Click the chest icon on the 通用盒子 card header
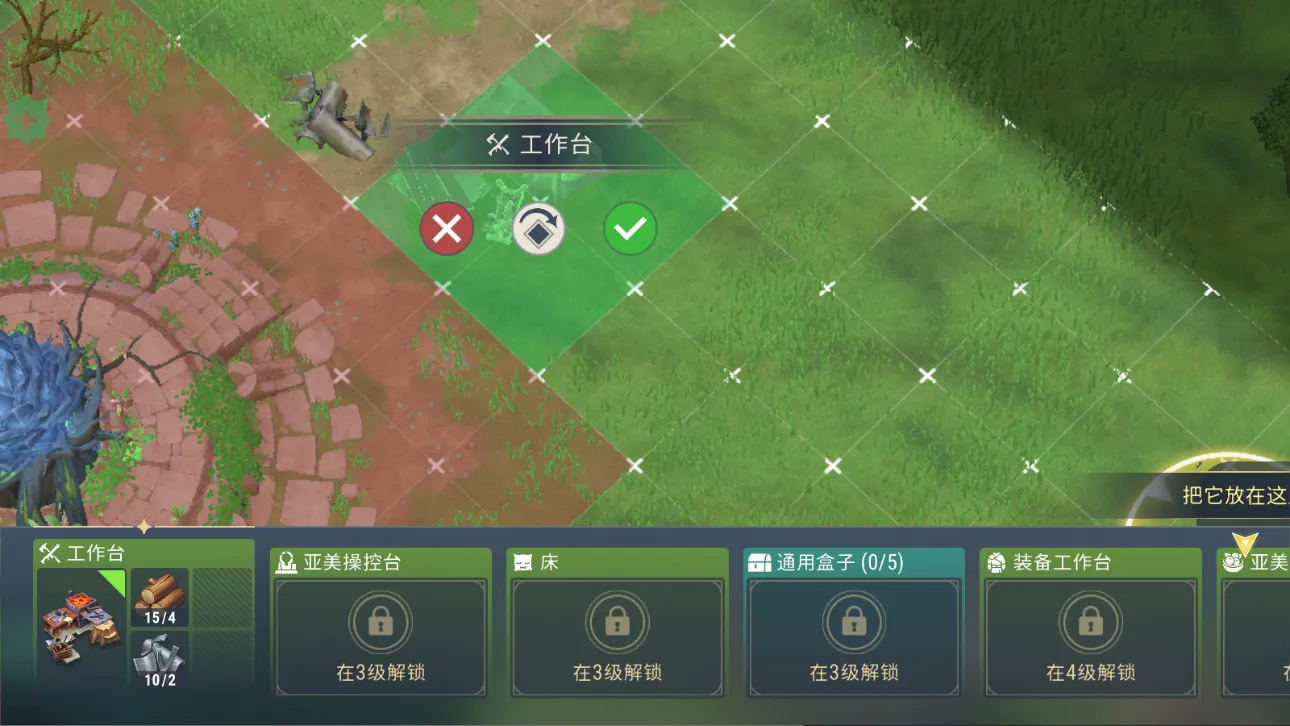This screenshot has width=1290, height=726. click(757, 562)
